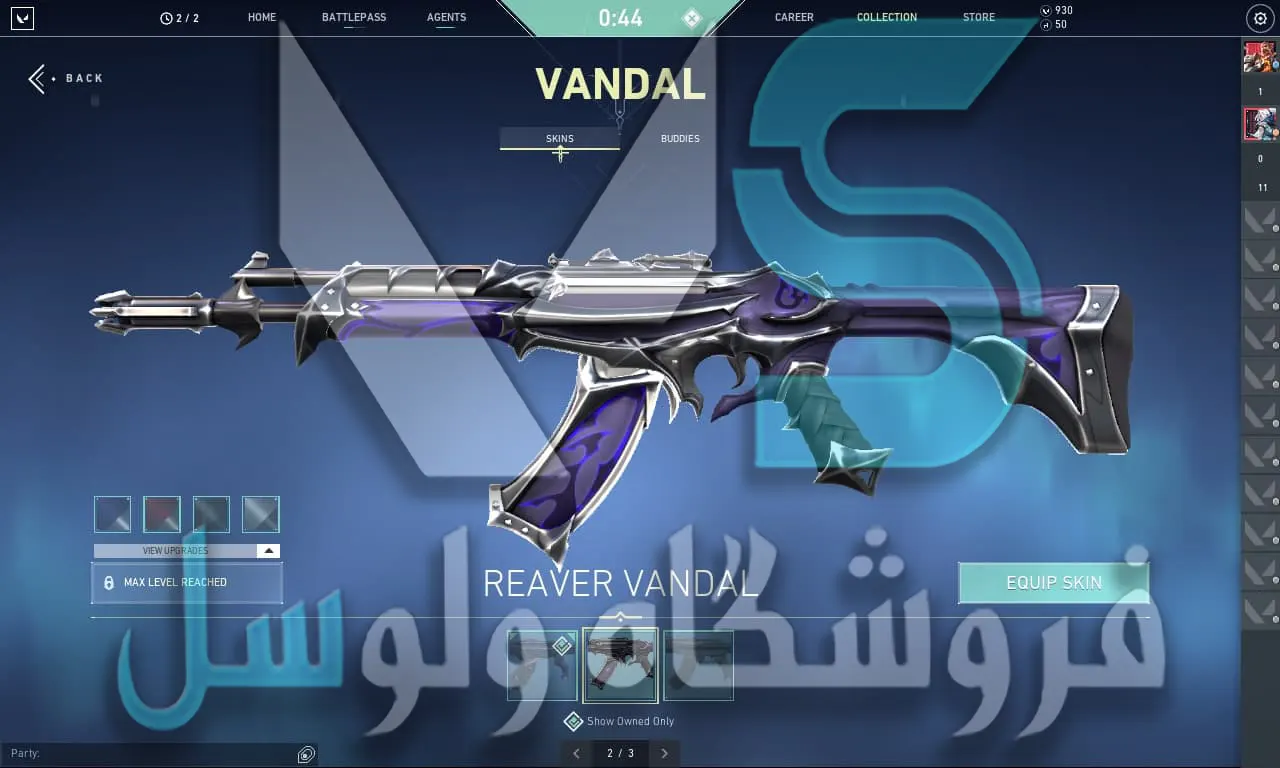Open the Collection page
Viewport: 1280px width, 768px height.
(x=886, y=17)
